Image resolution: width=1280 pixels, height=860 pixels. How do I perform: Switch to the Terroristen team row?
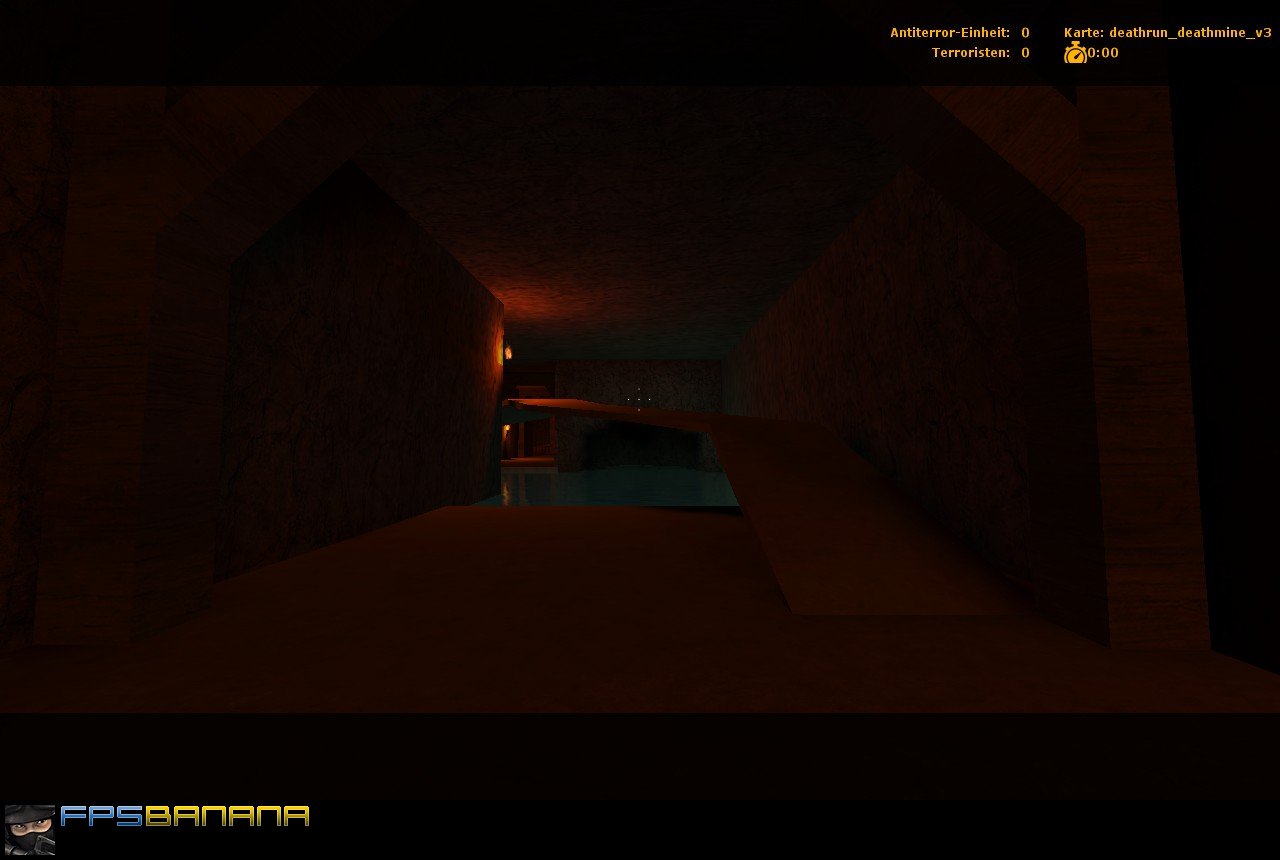[969, 52]
